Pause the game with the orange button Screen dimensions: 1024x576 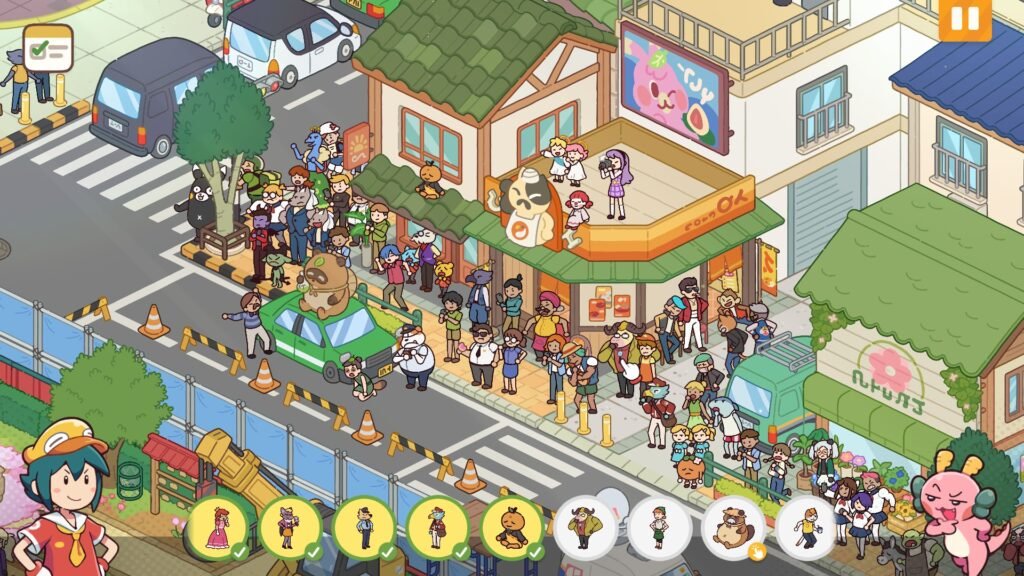[964, 19]
